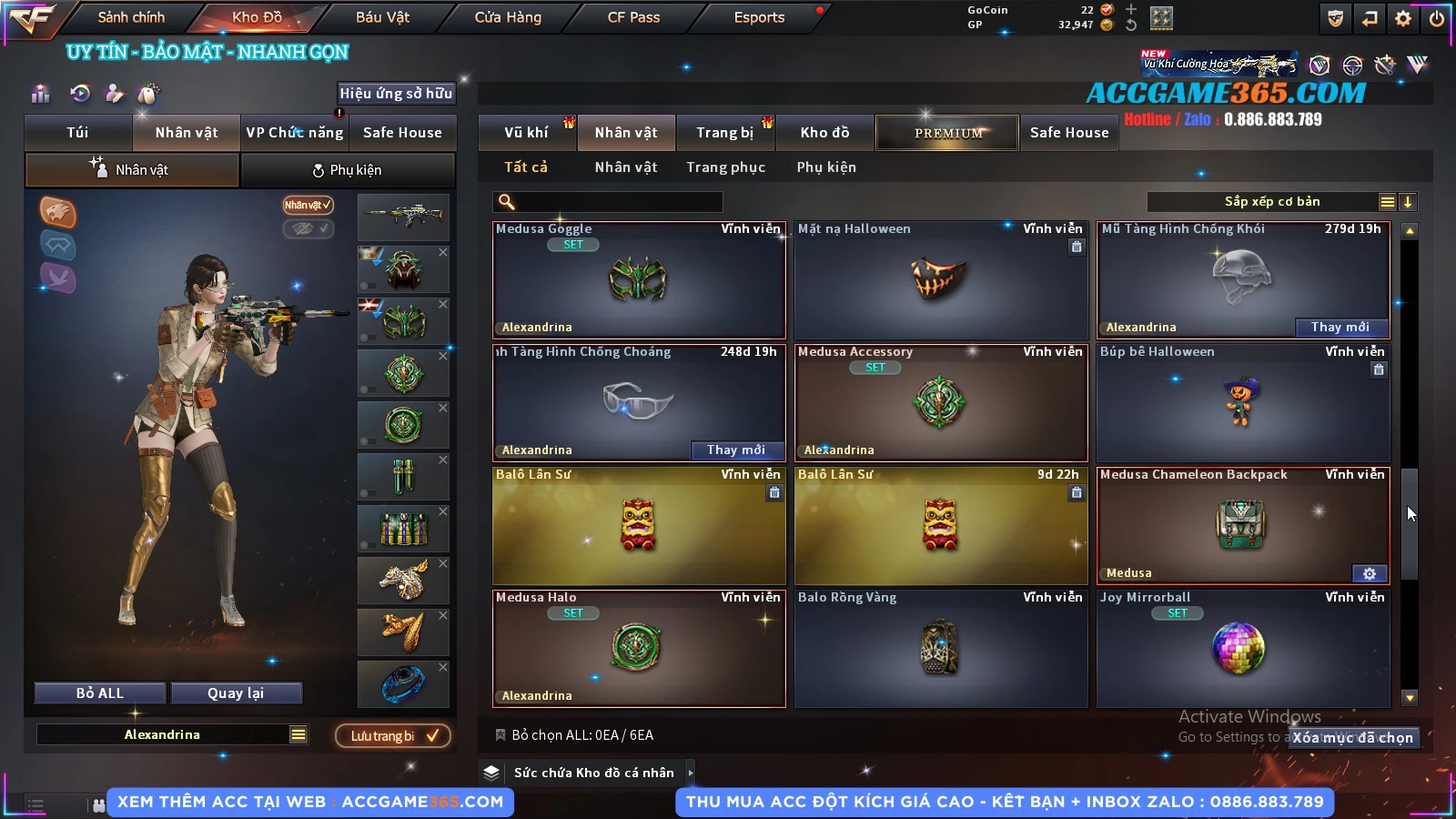Open the settings gear icon
The height and width of the screenshot is (819, 1456).
(1403, 18)
